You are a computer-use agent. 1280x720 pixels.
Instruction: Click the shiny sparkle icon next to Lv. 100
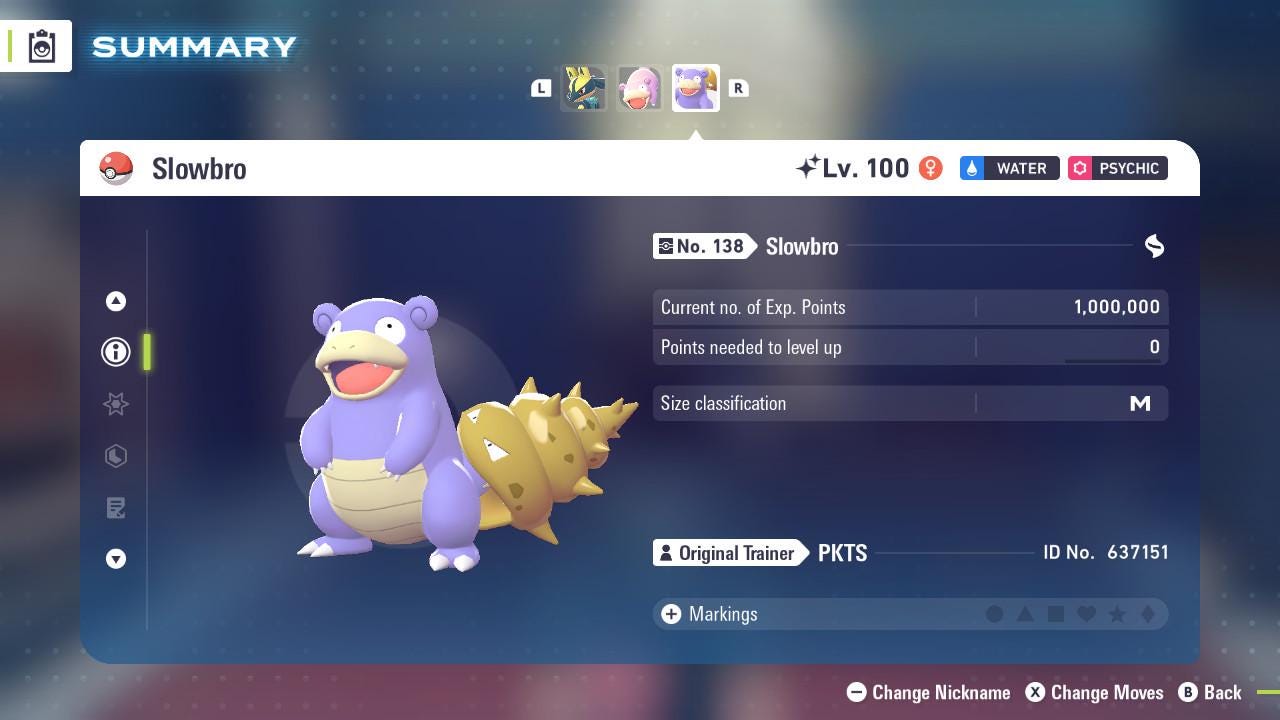807,166
